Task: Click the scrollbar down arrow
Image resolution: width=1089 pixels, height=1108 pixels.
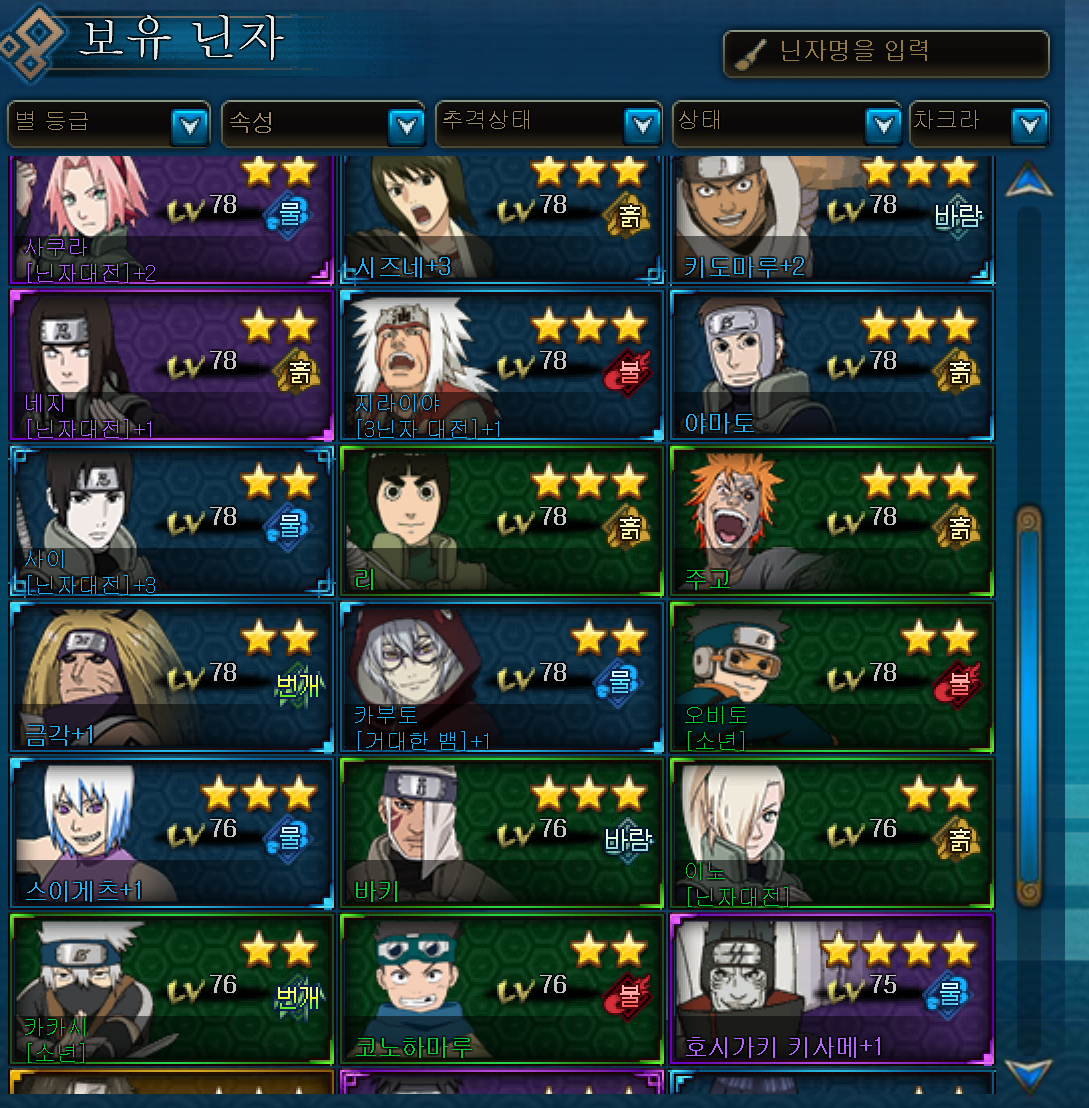Action: coord(1029,1074)
